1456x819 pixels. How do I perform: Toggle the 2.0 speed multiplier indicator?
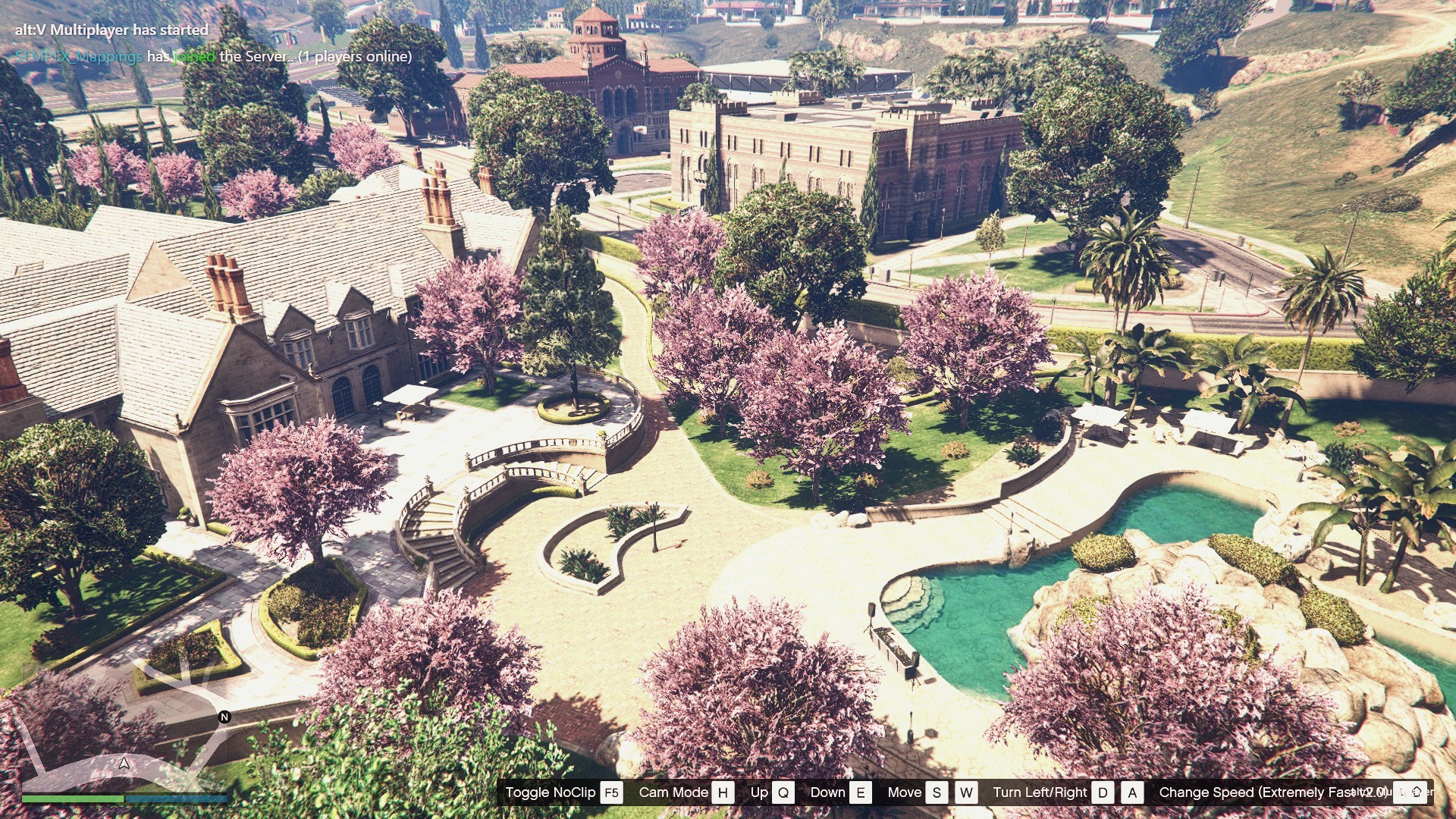point(1371,792)
